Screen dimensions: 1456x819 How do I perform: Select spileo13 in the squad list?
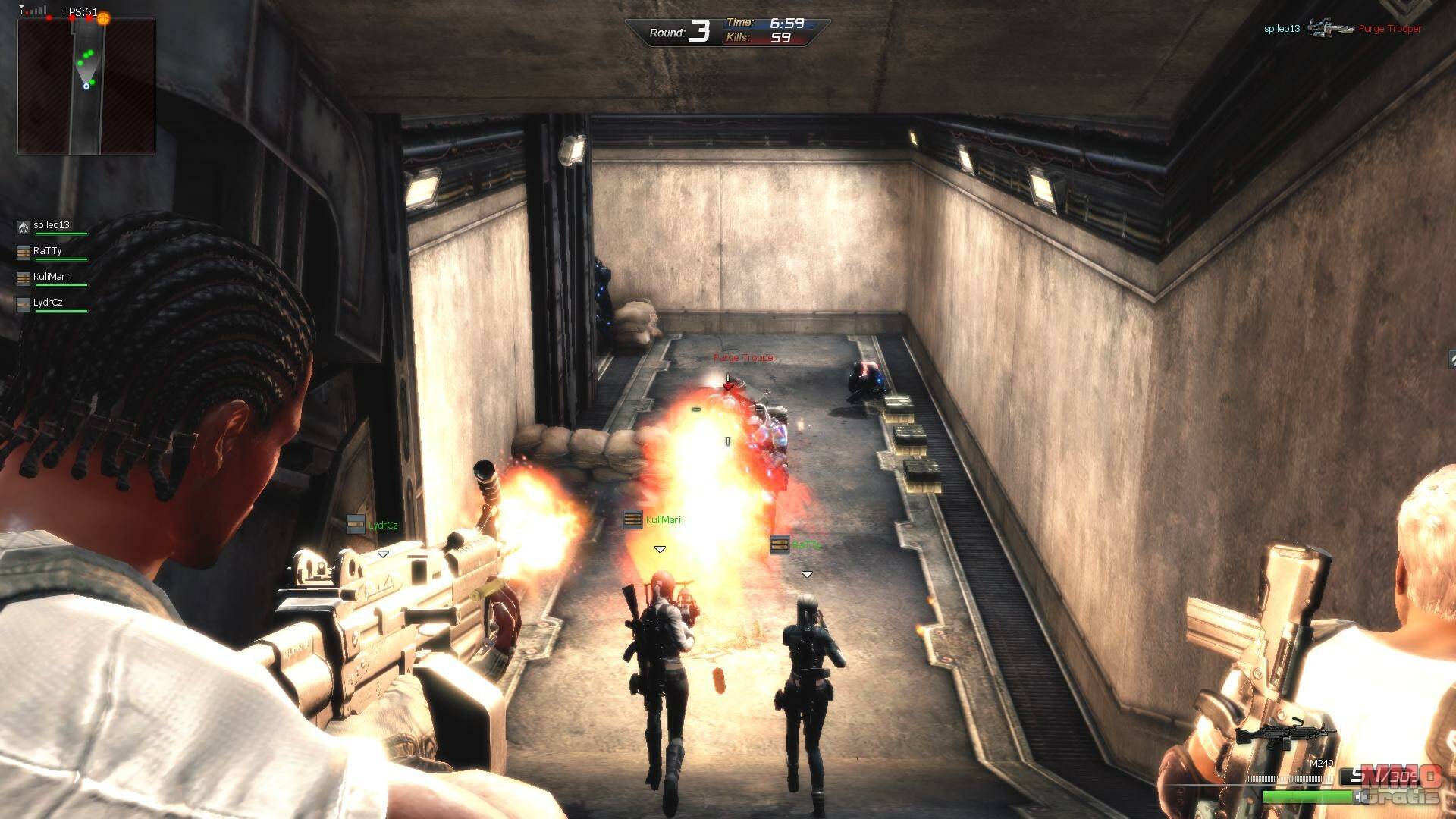pos(51,225)
